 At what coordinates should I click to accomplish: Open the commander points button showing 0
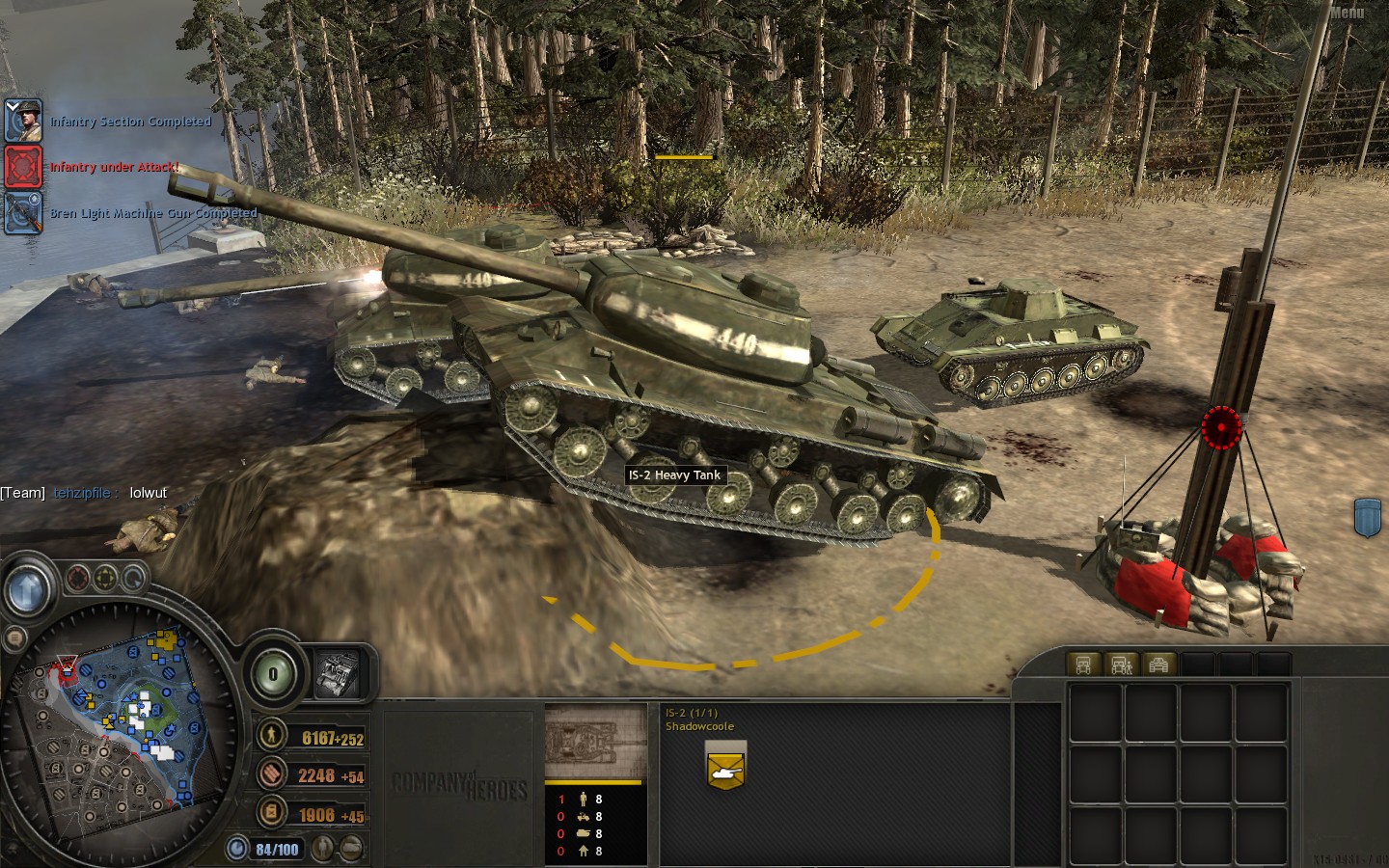tap(273, 674)
